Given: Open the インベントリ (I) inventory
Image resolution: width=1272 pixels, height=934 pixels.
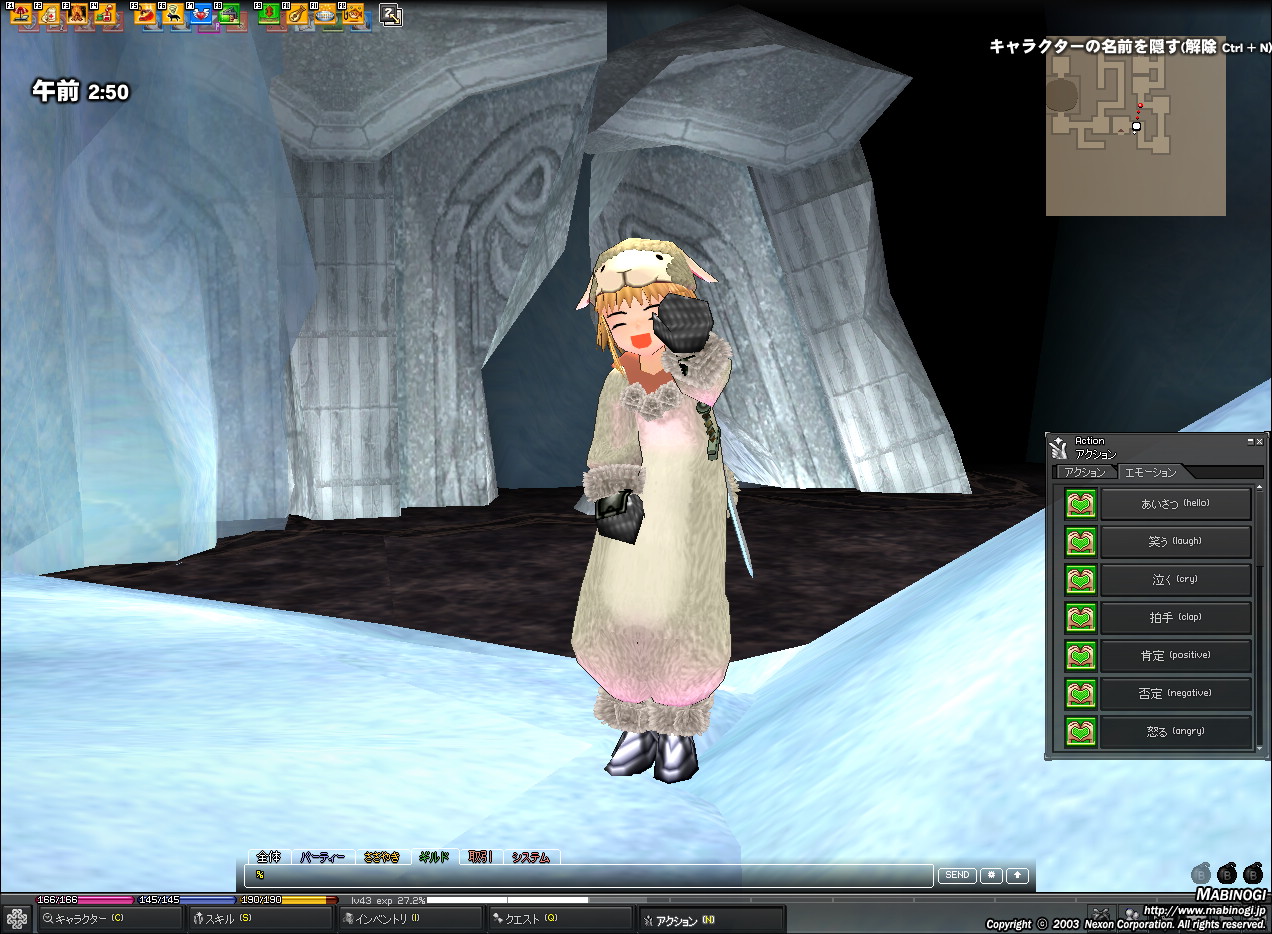Looking at the screenshot, I should tap(410, 919).
